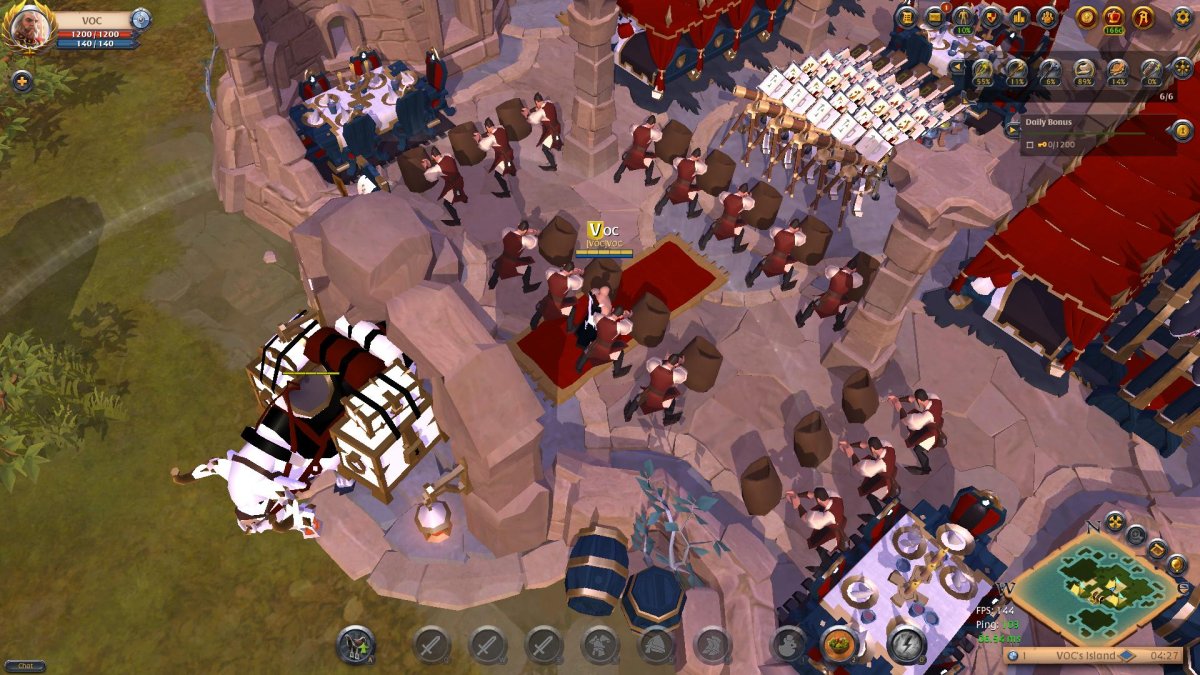This screenshot has width=1200, height=675.
Task: Open the red letter A Albion icon
Action: (x=1143, y=17)
